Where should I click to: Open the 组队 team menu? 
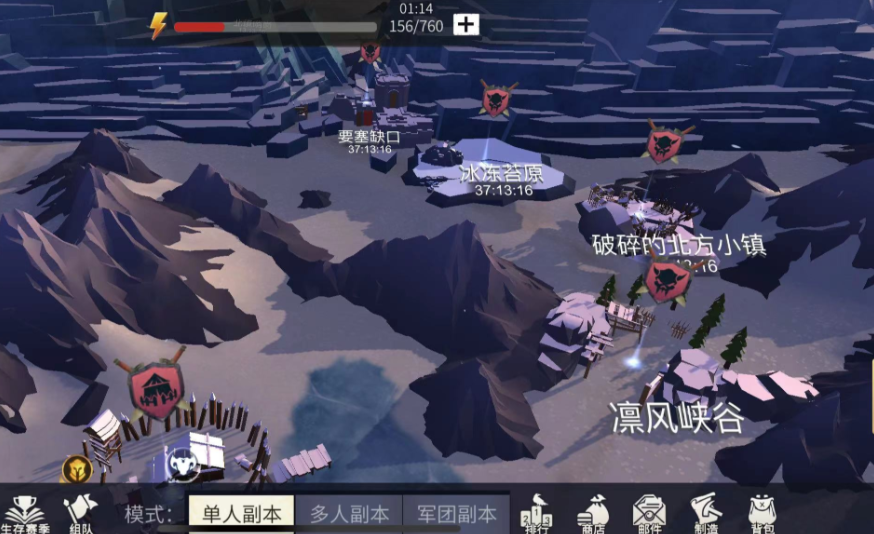[80, 514]
